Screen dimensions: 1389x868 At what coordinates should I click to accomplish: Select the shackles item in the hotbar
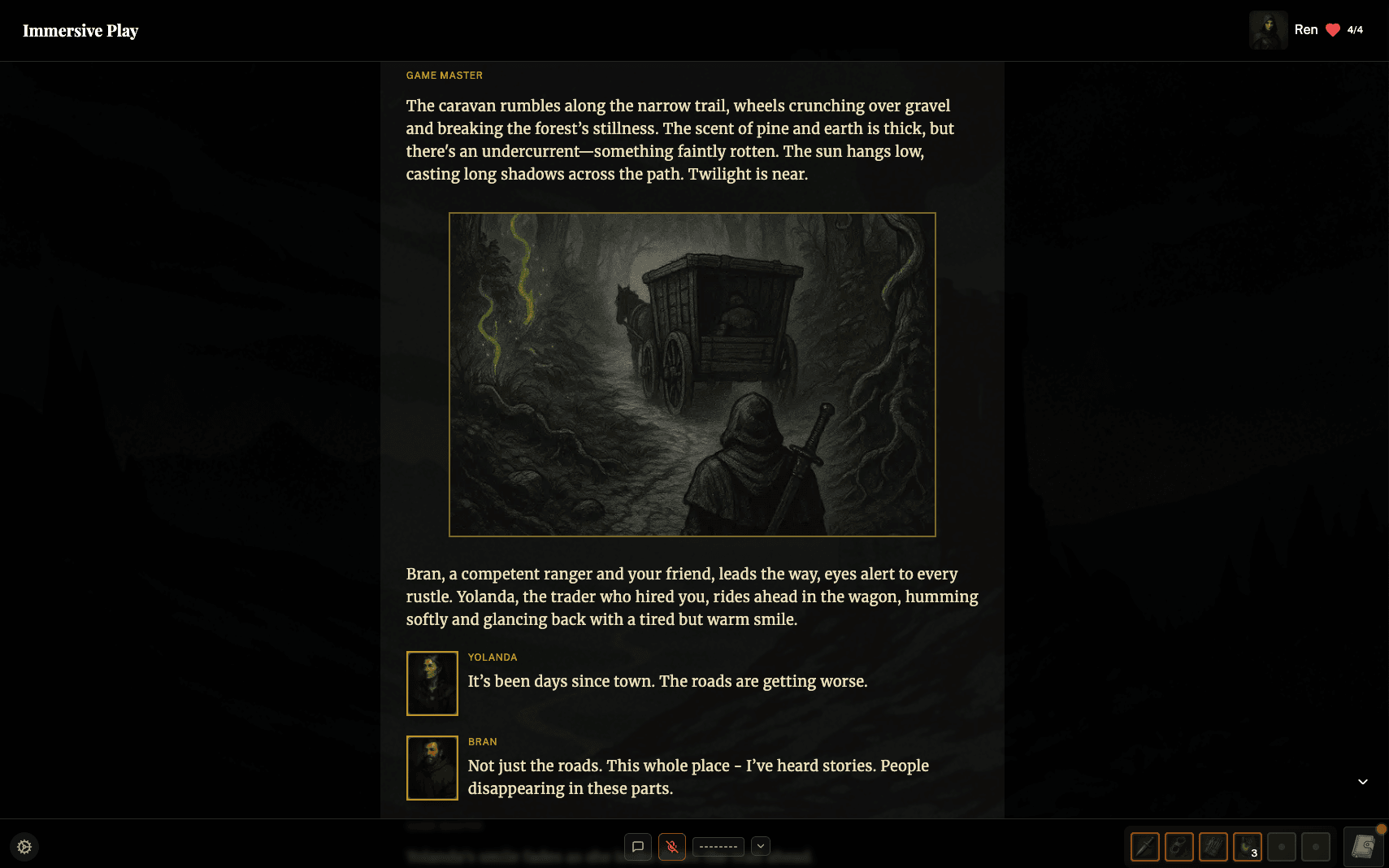click(x=1178, y=847)
